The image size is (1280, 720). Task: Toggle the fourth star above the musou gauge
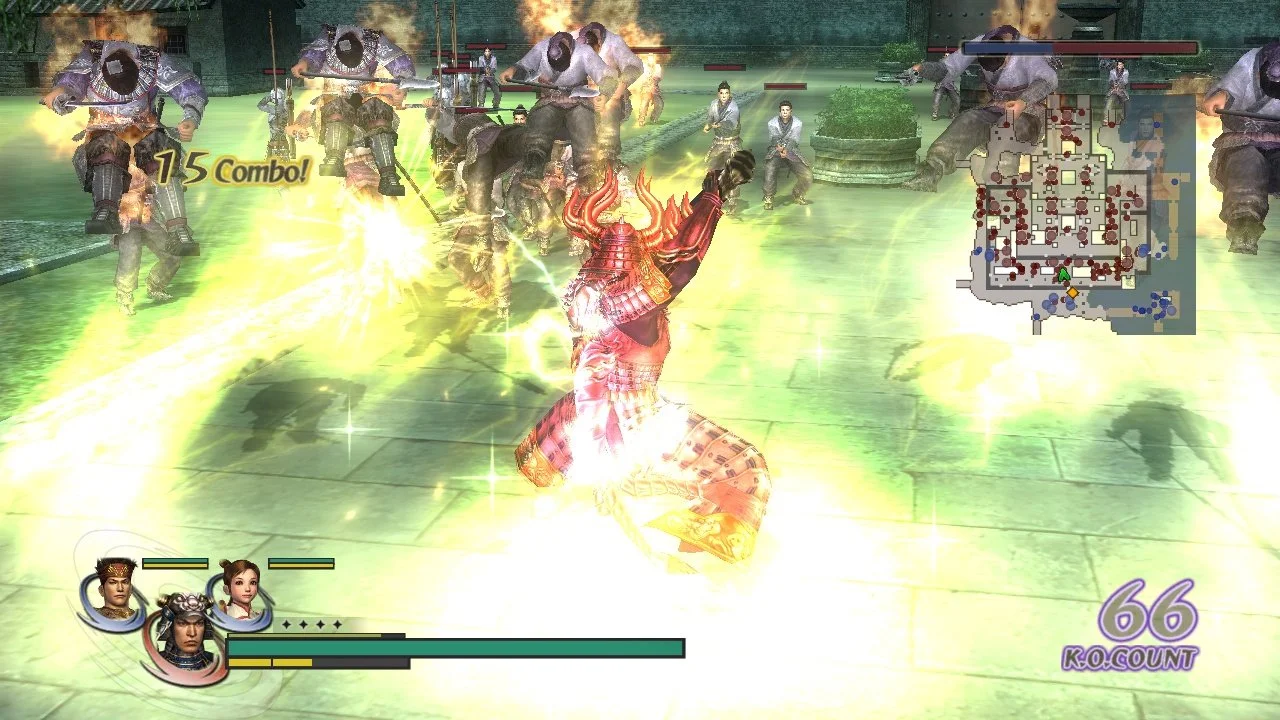click(337, 625)
